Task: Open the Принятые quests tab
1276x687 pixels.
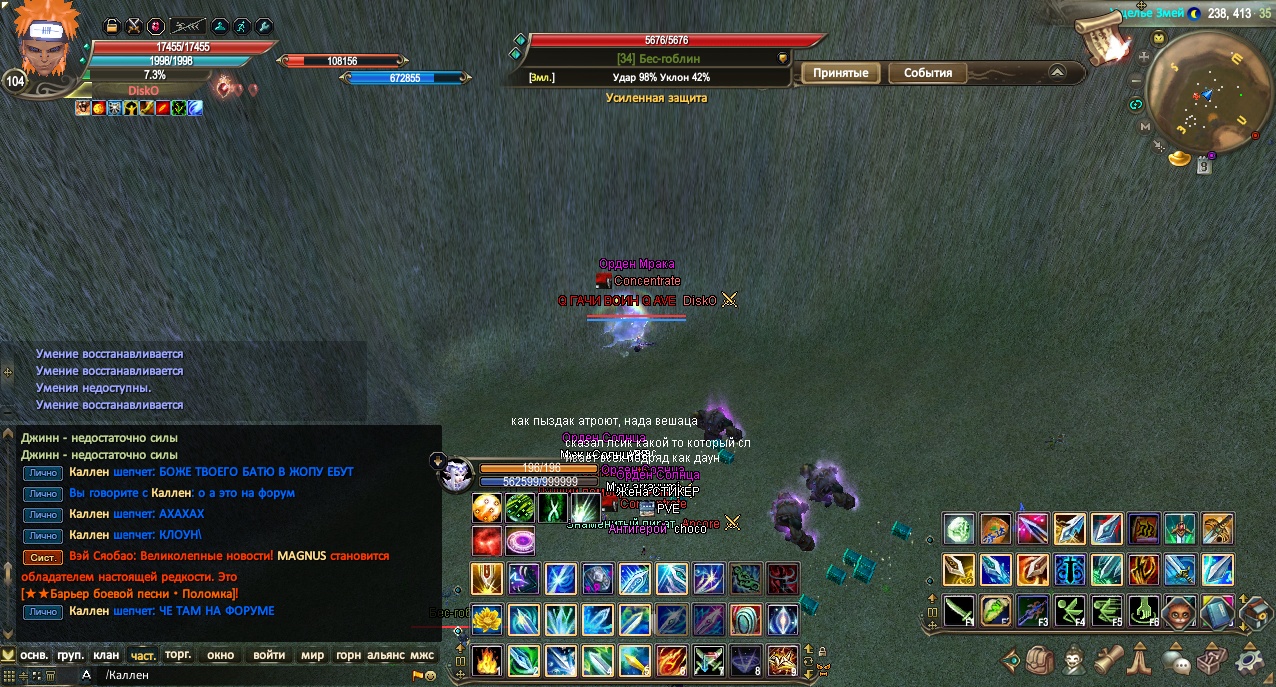Action: [x=840, y=73]
